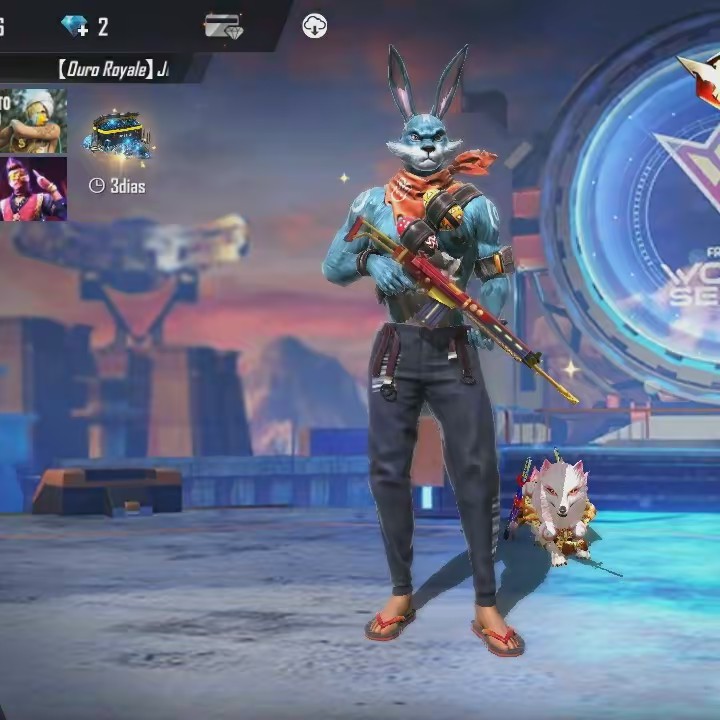The image size is (720, 720).
Task: Open the purple-haired character event thumbnail
Action: coord(32,188)
